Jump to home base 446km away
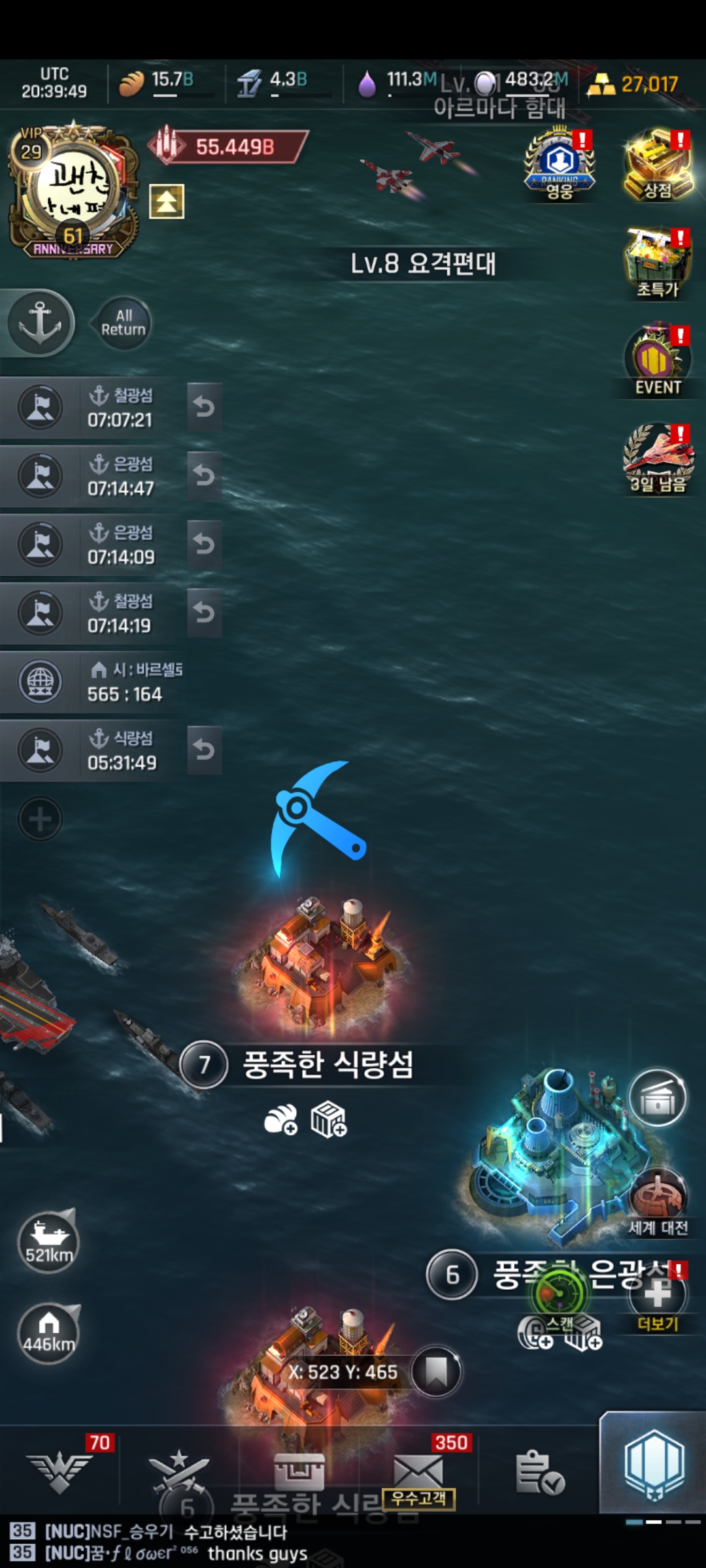 (49, 1333)
